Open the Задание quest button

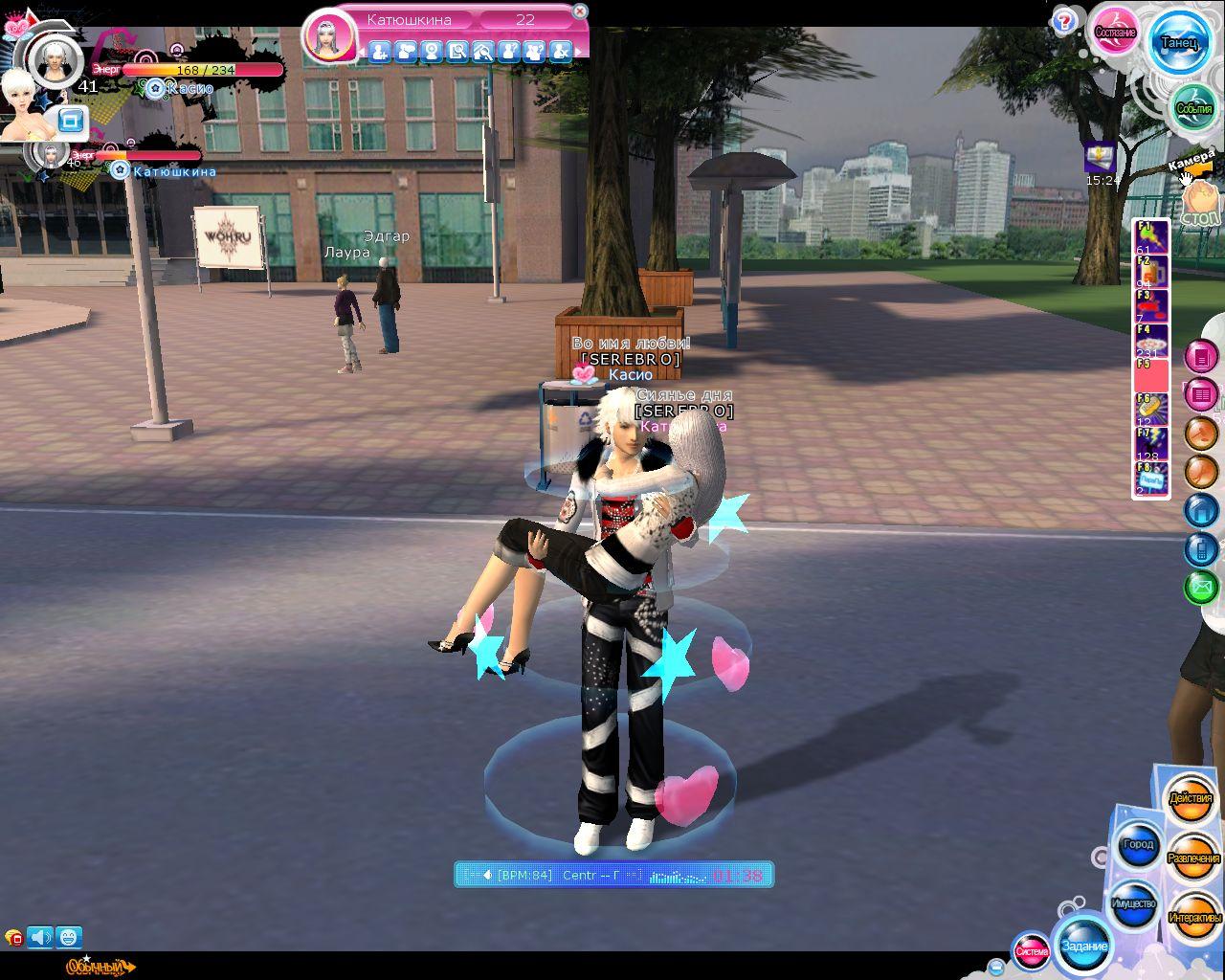tap(1083, 946)
